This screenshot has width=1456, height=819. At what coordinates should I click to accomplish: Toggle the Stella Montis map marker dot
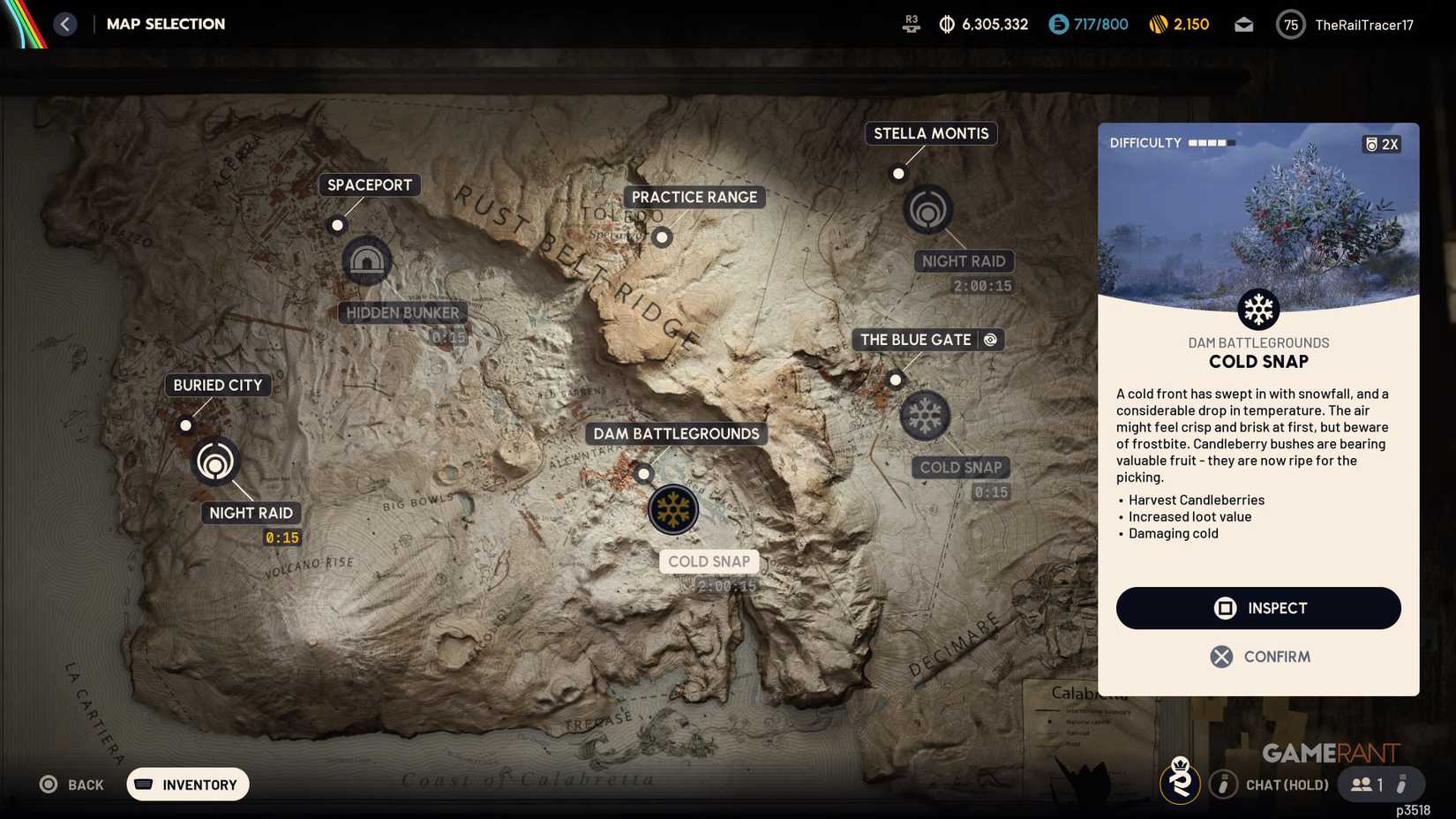898,173
